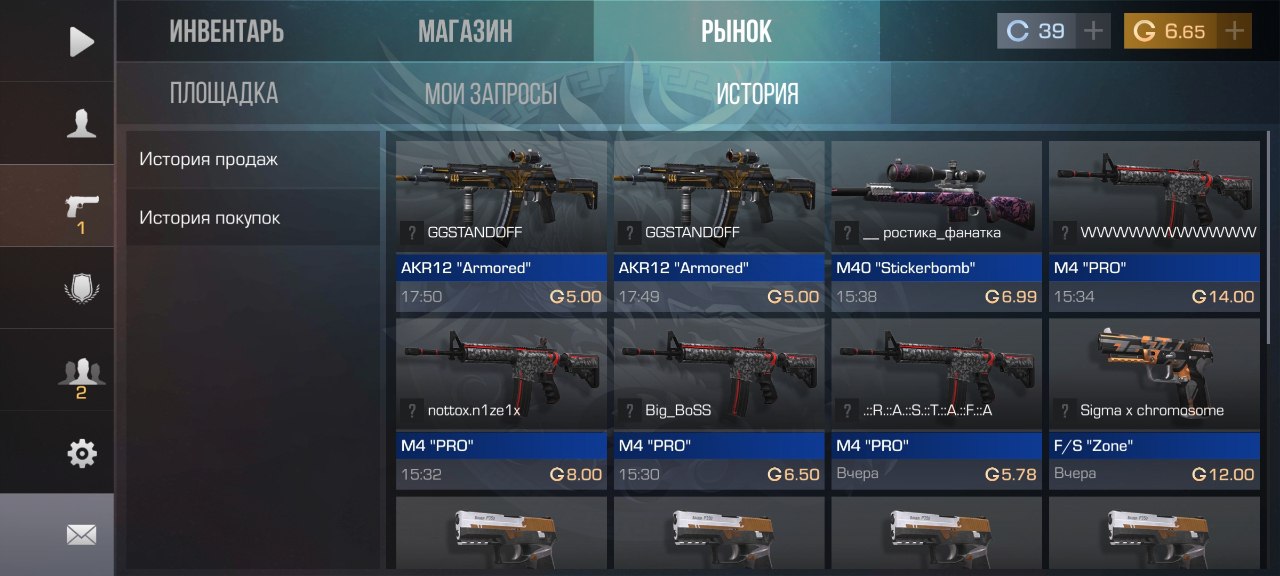Open the gear settings icon
The image size is (1280, 576).
tap(81, 454)
